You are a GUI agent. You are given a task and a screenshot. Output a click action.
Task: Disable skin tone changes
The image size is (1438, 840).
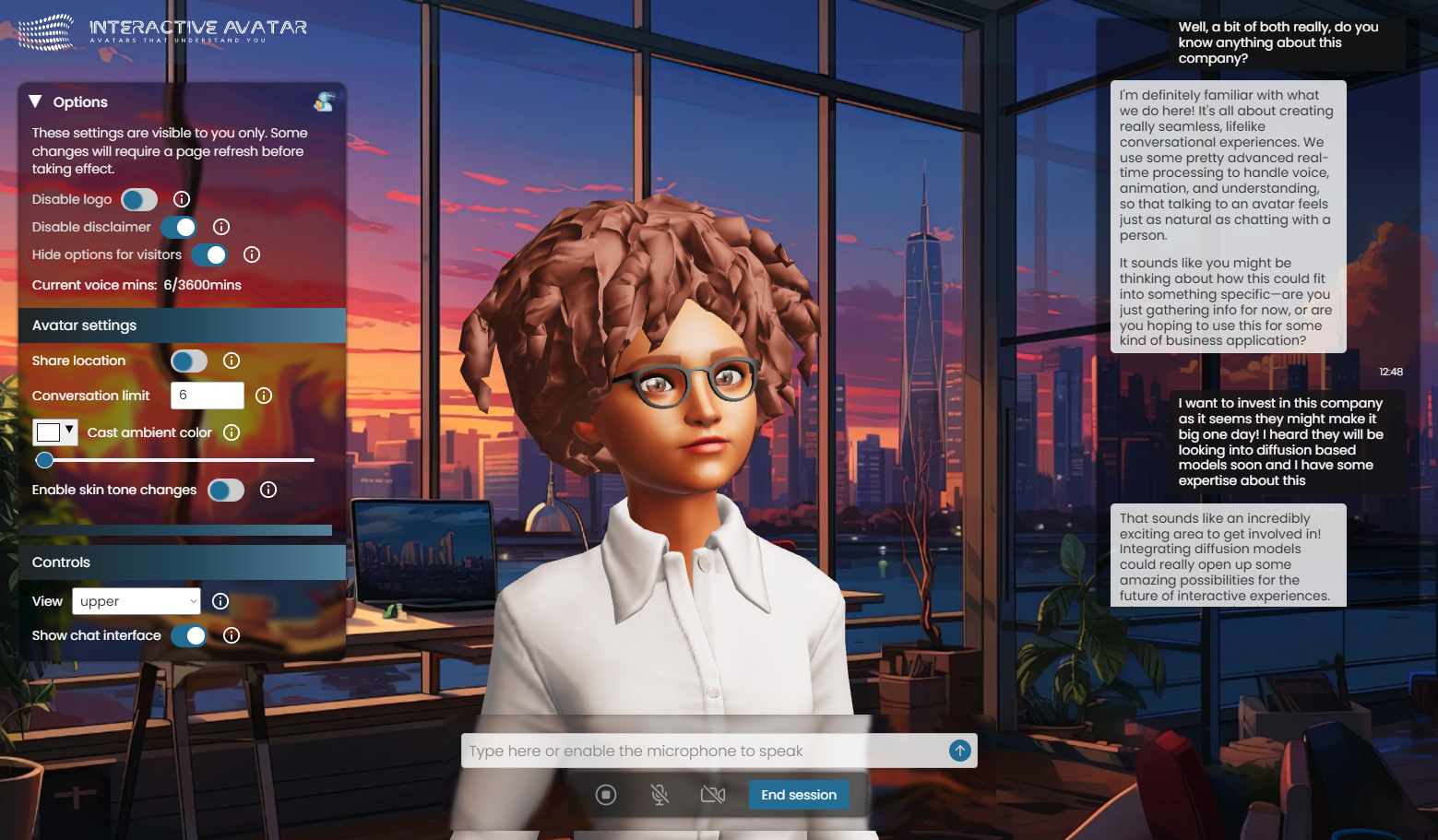point(226,490)
